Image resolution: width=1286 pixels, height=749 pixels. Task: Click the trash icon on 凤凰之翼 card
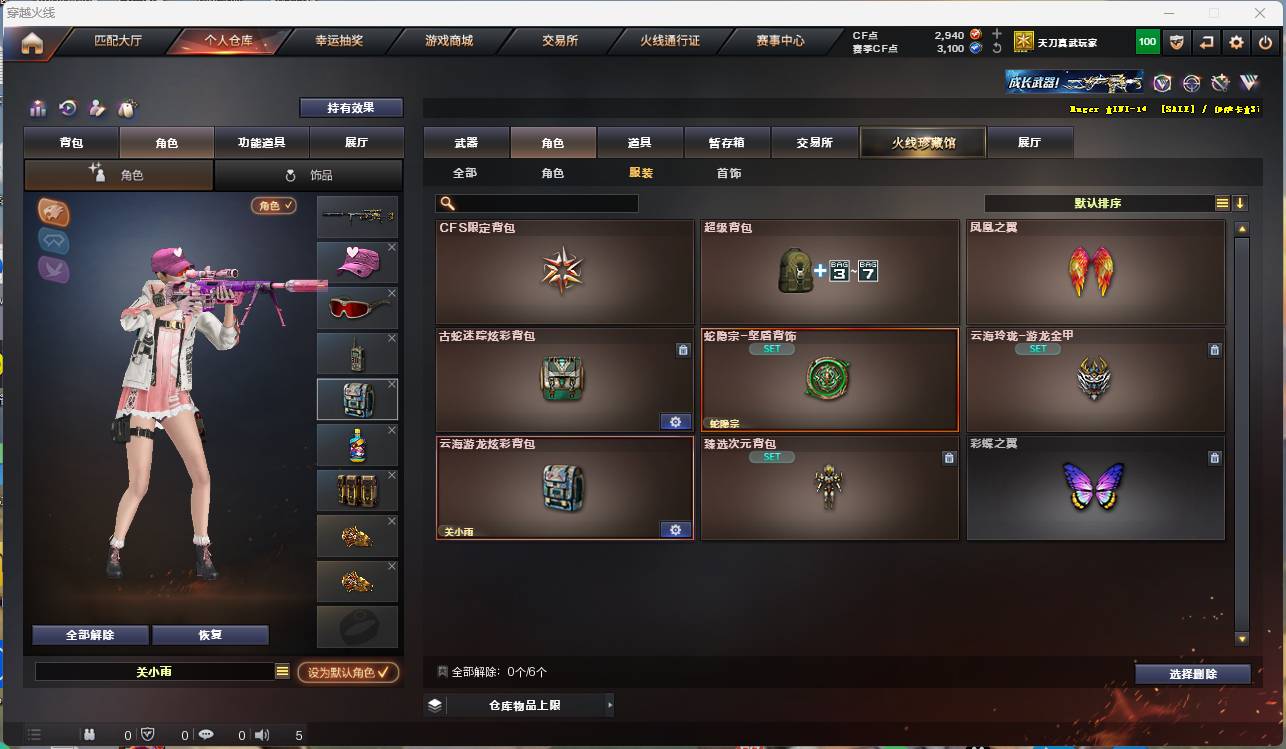click(x=1214, y=242)
